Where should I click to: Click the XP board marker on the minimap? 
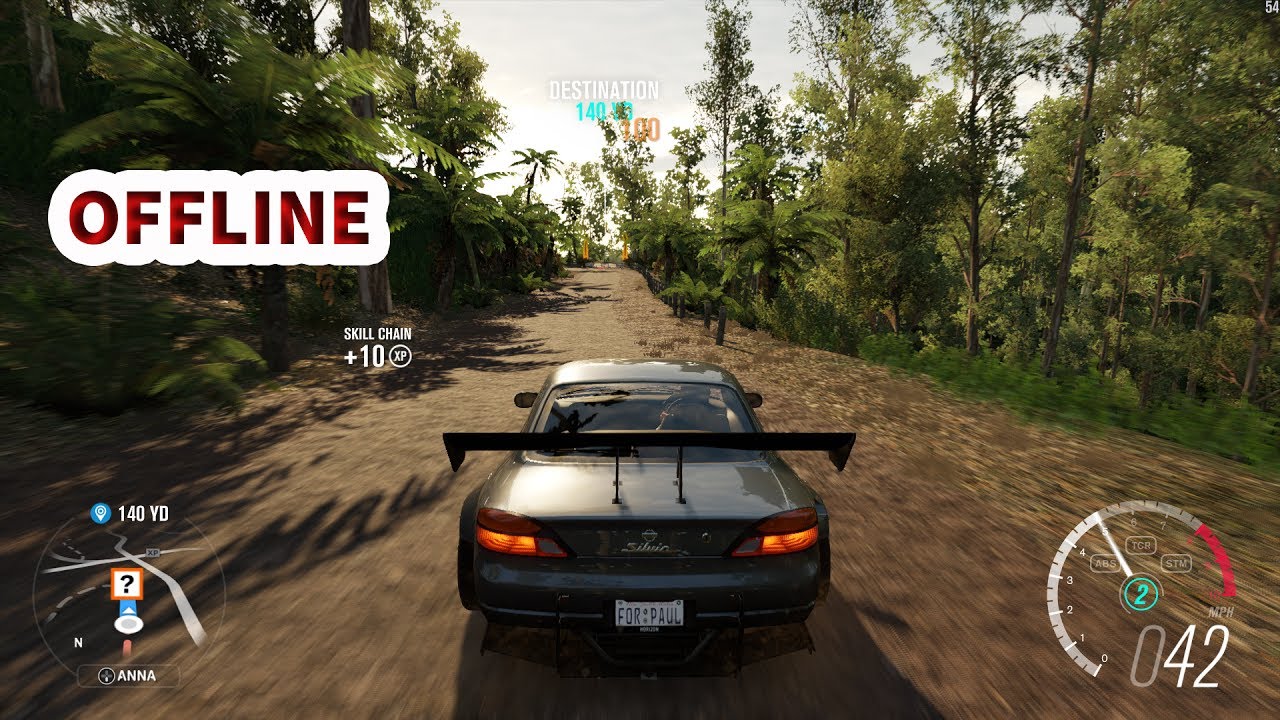click(x=152, y=551)
